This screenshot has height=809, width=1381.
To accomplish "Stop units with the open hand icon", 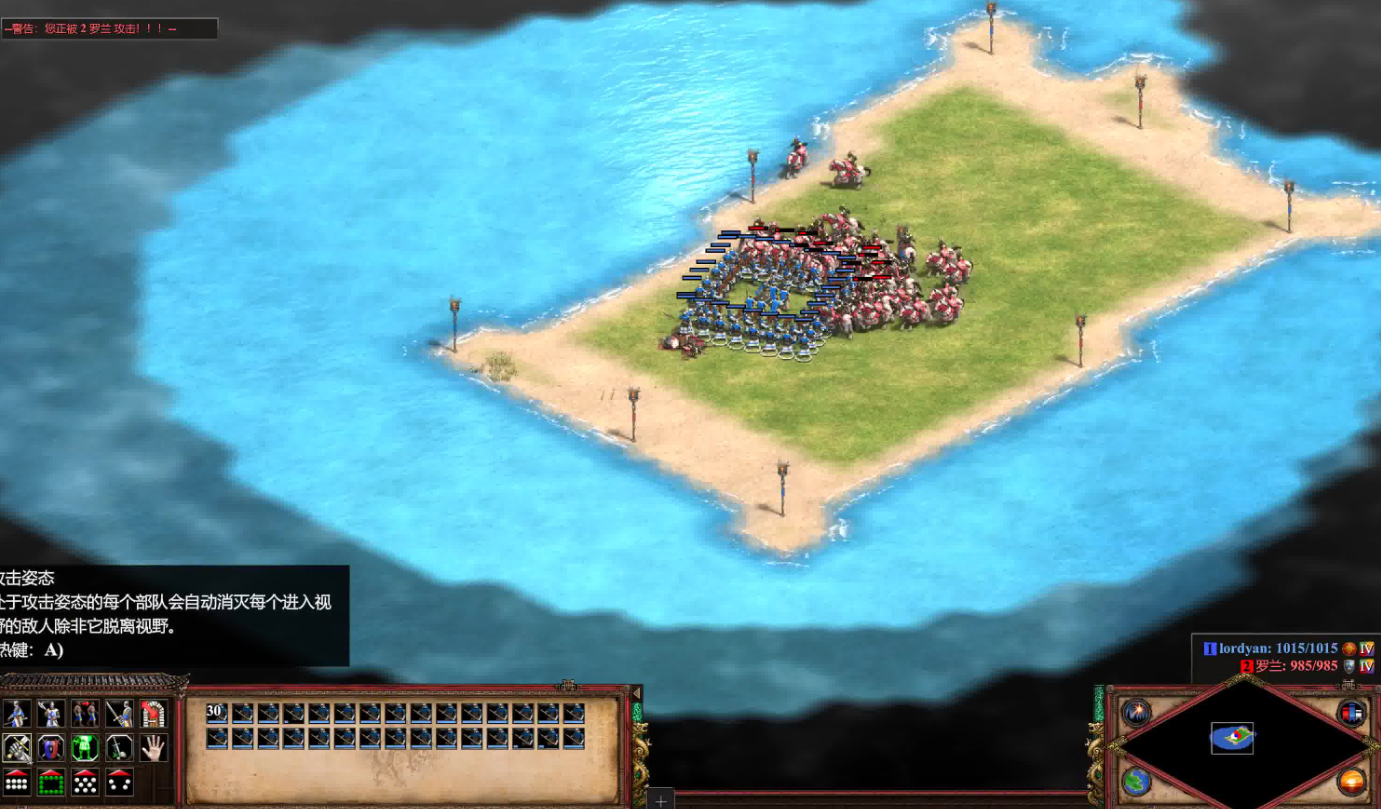I will tap(153, 748).
